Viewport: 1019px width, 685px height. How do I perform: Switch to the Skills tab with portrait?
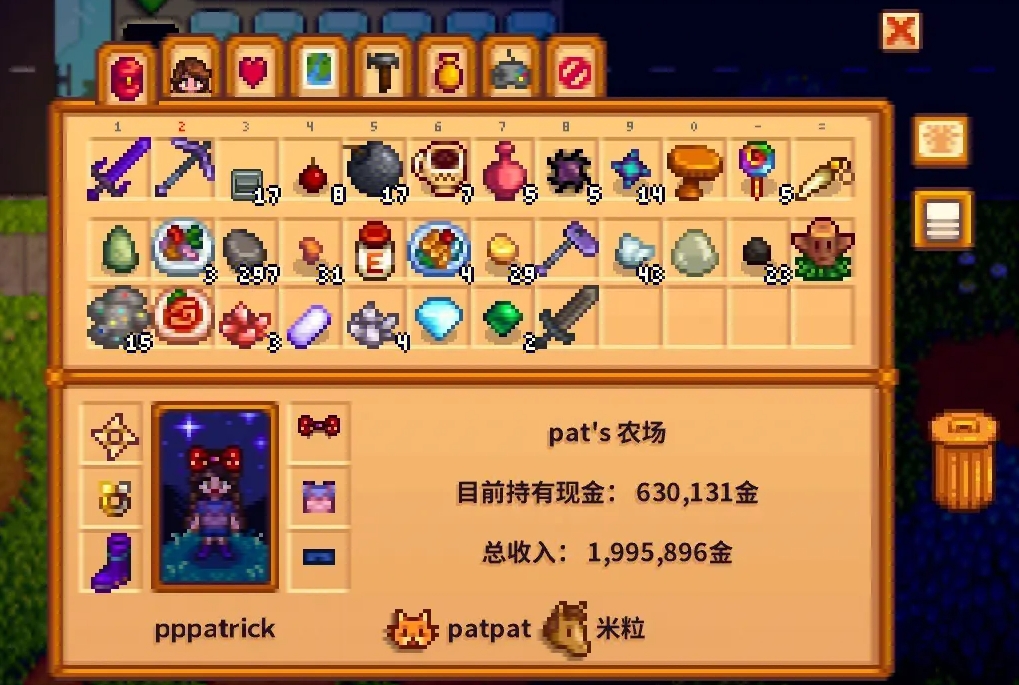click(190, 73)
